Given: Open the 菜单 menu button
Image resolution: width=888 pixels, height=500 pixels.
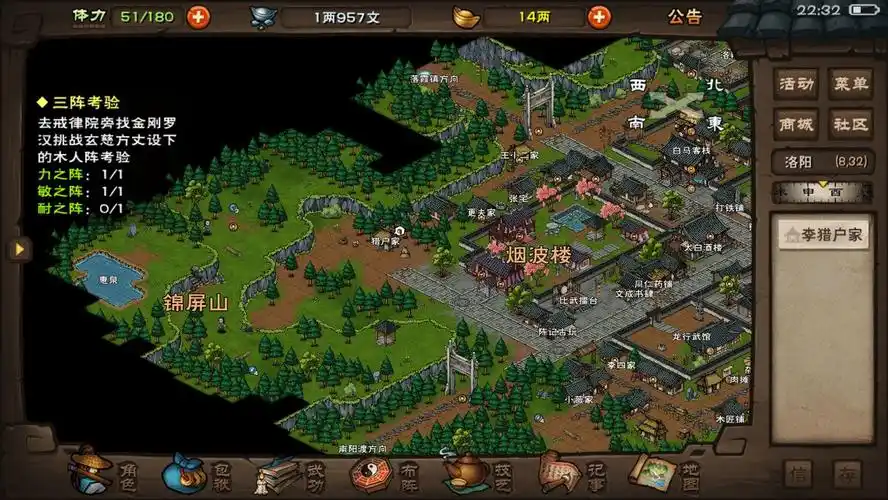Looking at the screenshot, I should pyautogui.click(x=851, y=84).
